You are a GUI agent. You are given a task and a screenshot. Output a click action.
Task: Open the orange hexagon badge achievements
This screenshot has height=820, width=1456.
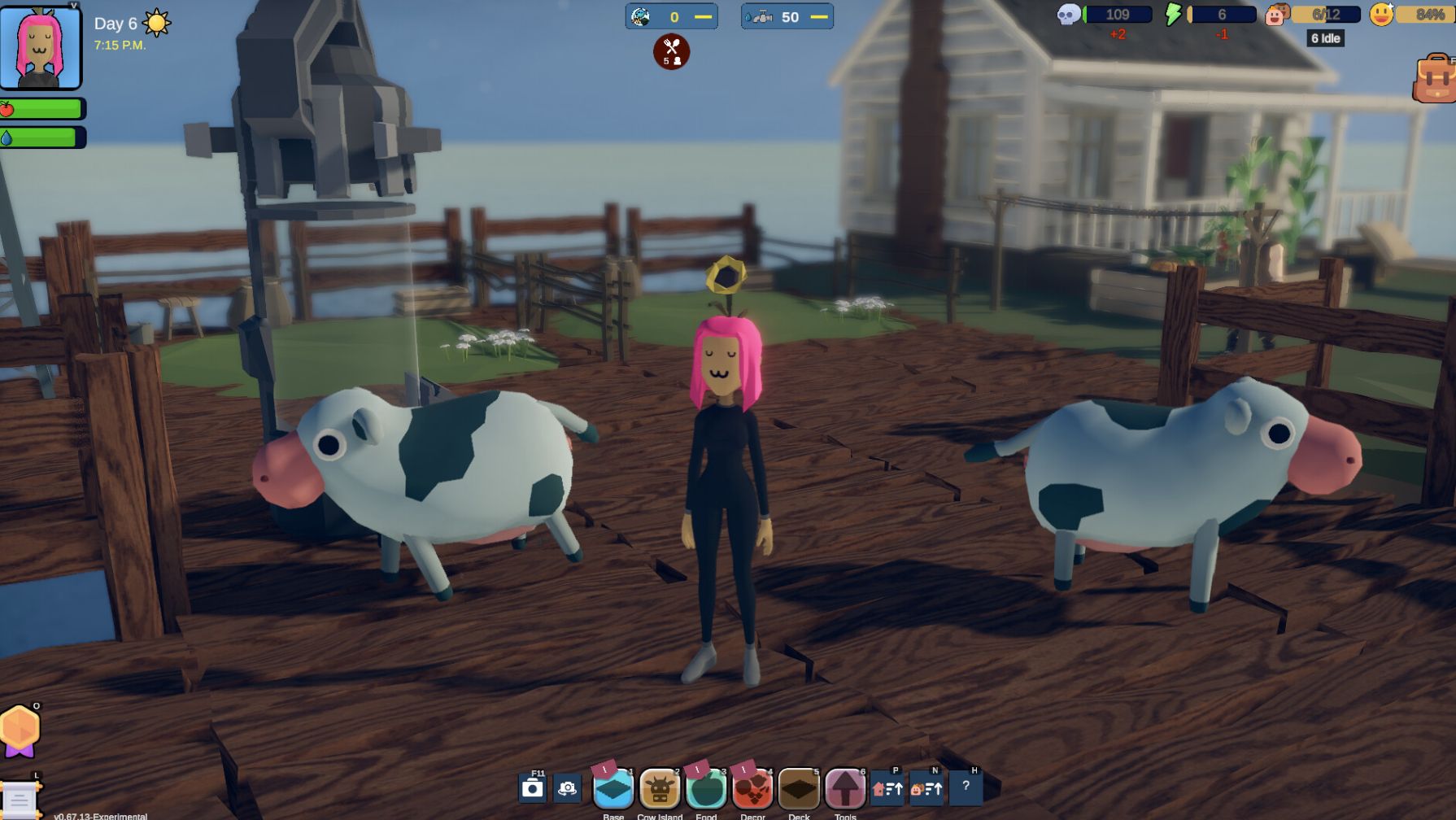[x=20, y=730]
